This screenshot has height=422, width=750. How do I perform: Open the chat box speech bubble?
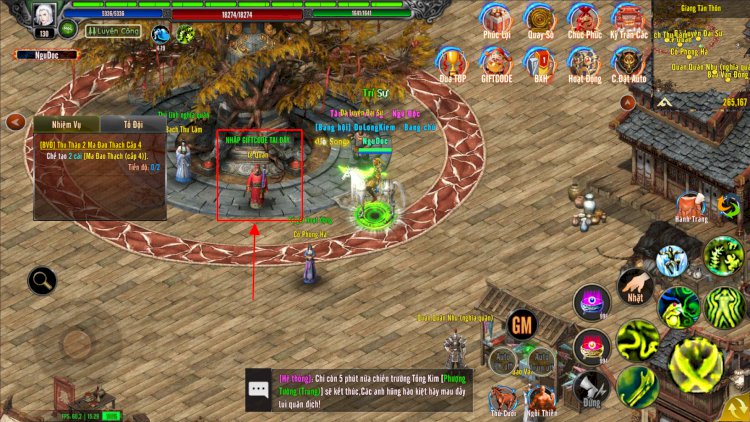tap(258, 390)
